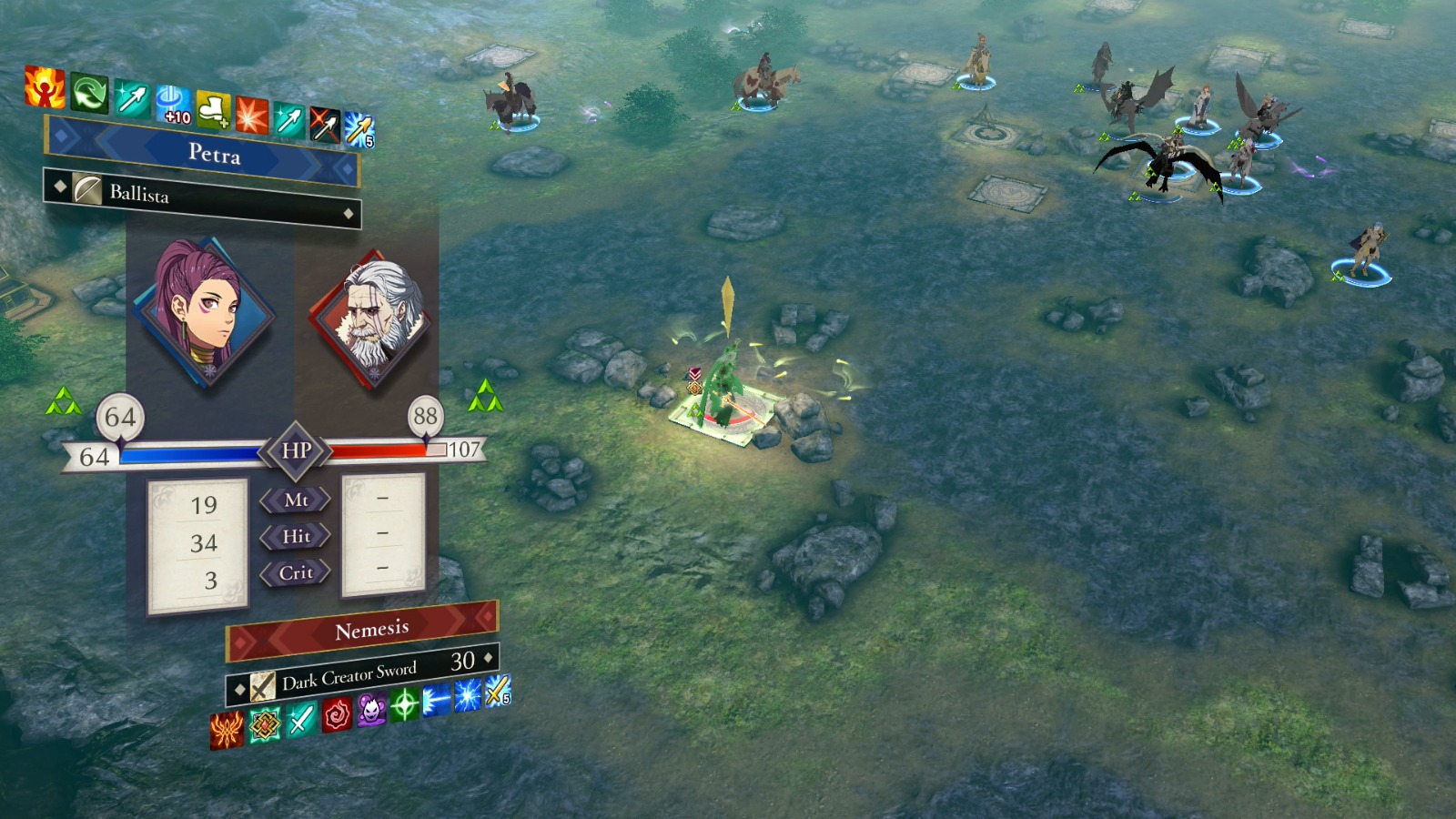Inspect the crossed-out arrow skill icon
This screenshot has height=819, width=1456.
(324, 125)
